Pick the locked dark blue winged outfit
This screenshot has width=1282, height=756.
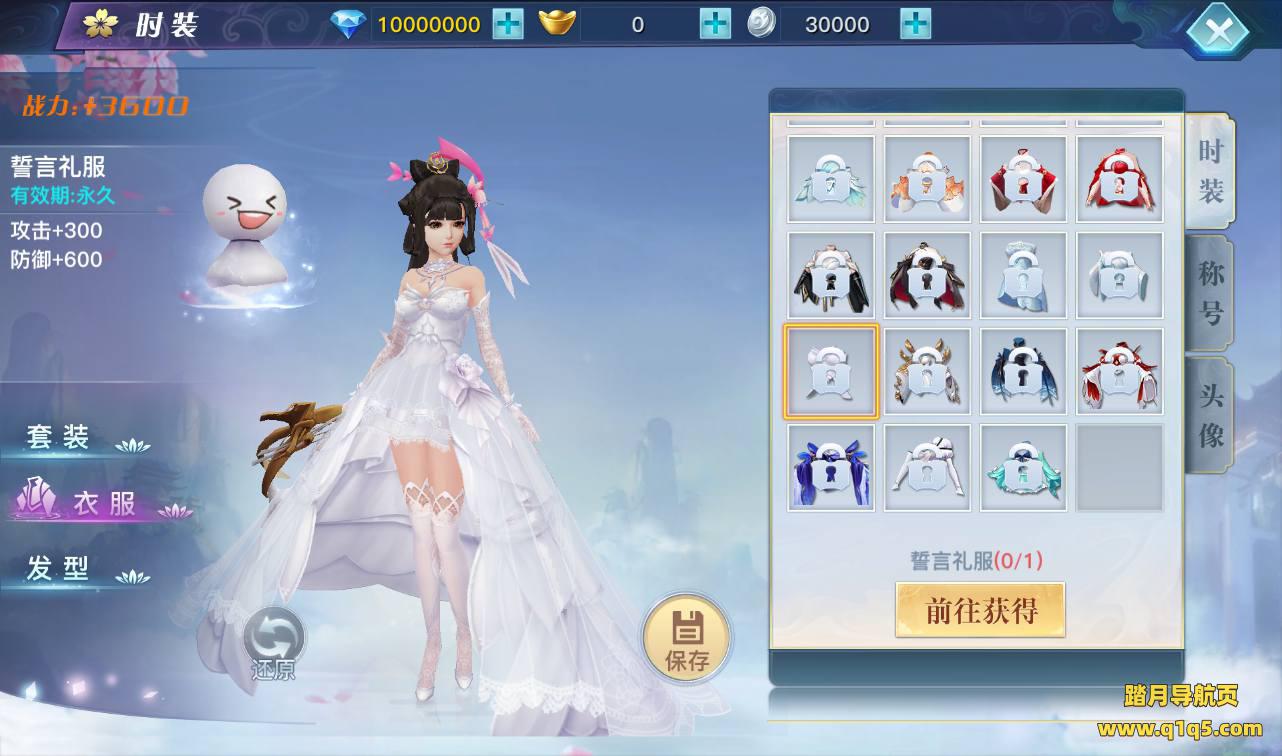[x=1023, y=371]
